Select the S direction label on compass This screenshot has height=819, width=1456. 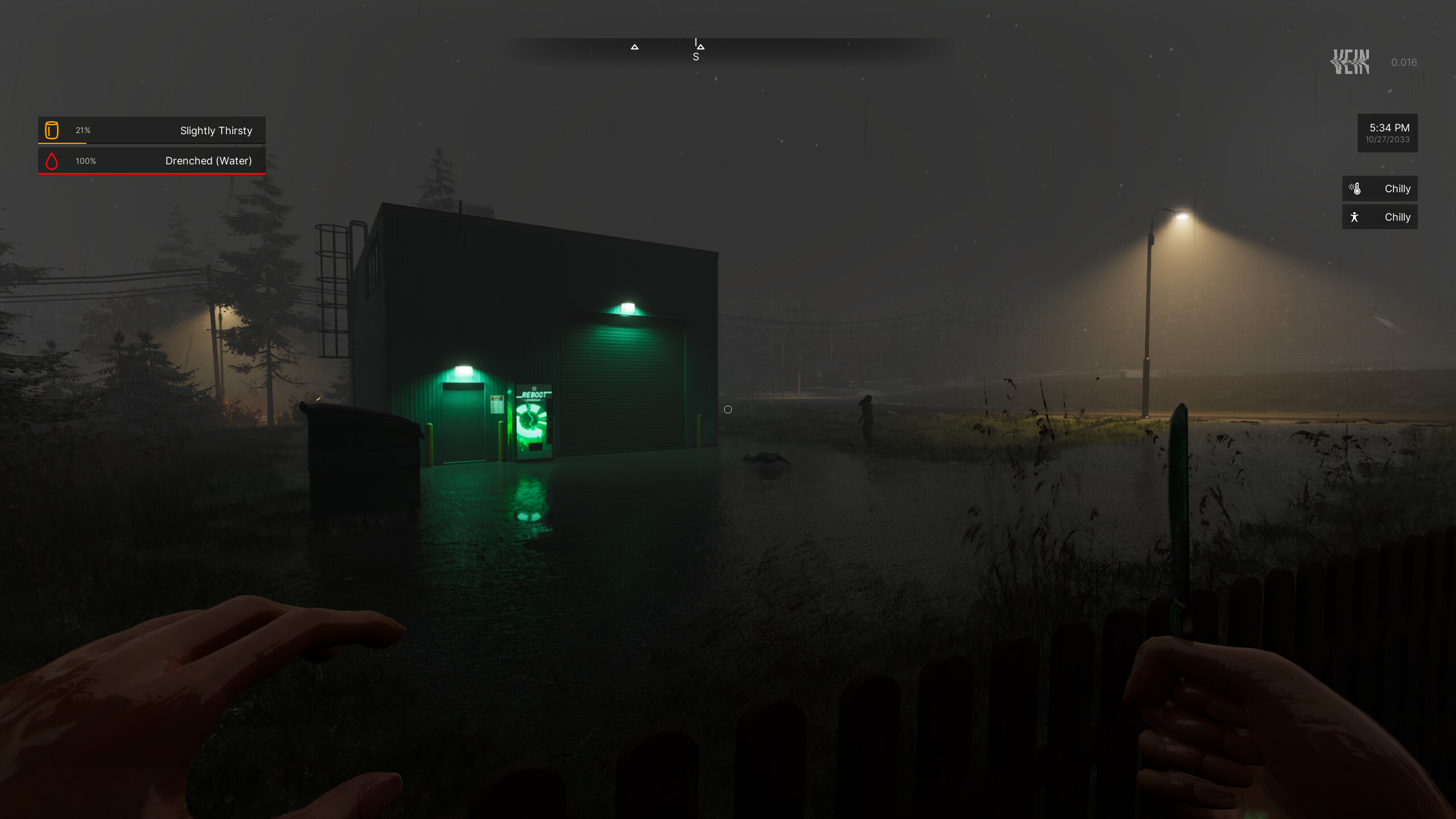[695, 56]
